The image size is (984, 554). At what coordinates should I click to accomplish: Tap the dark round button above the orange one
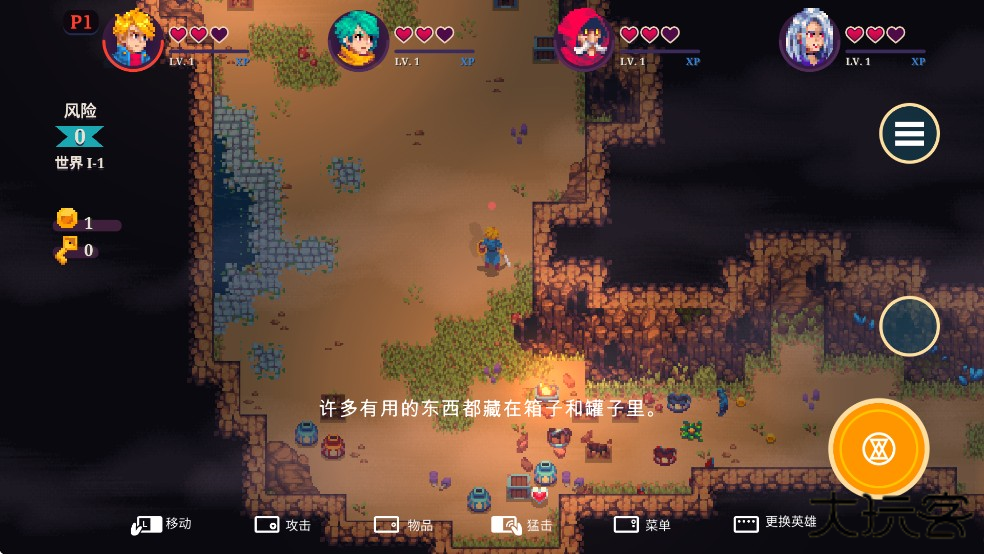pos(909,326)
